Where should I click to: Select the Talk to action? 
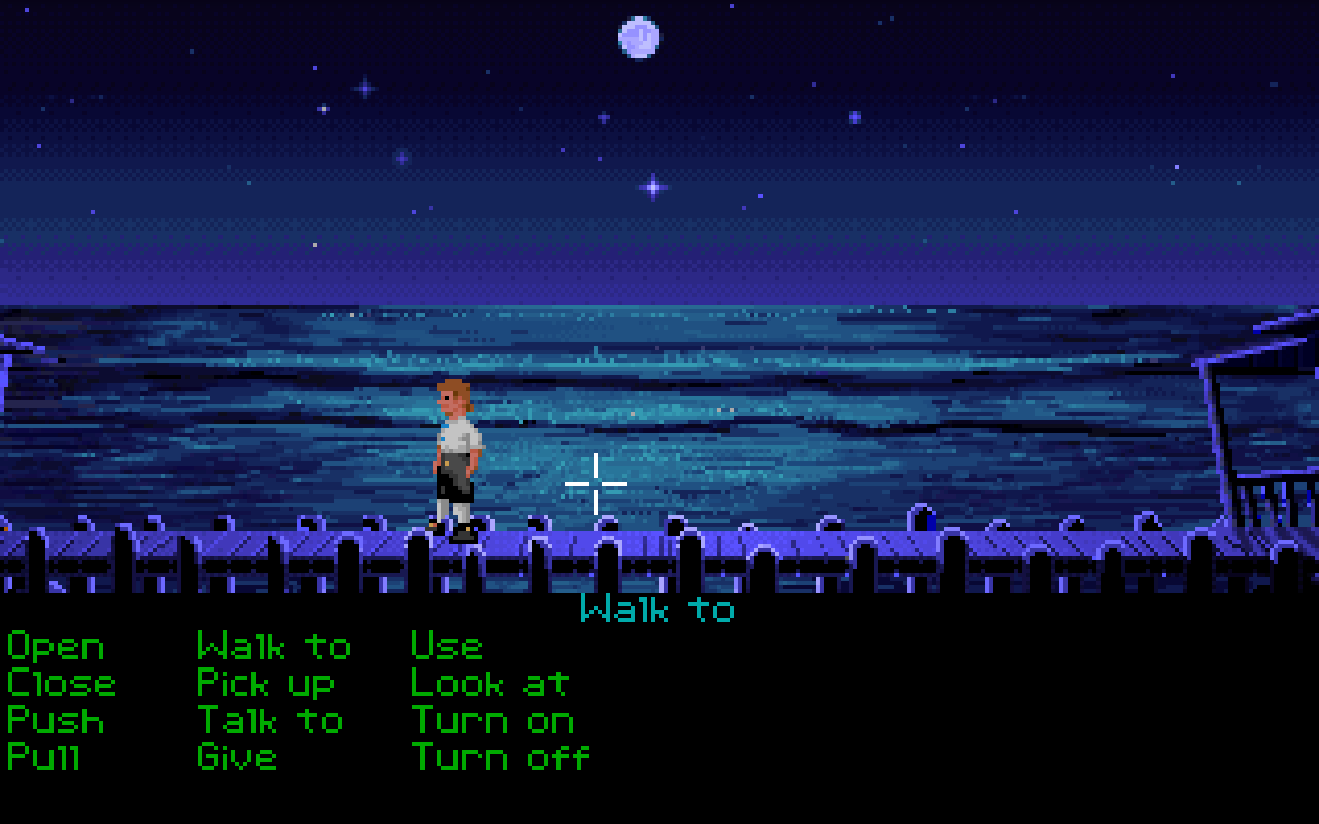(268, 720)
